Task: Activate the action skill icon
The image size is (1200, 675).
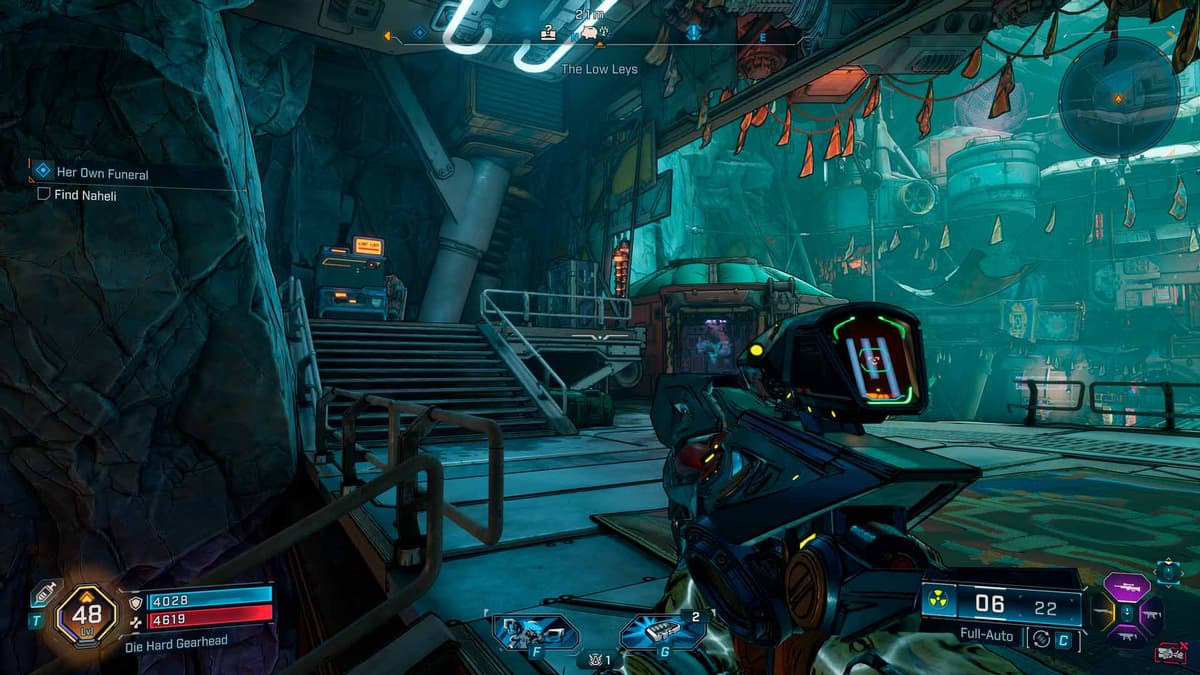Action: (x=535, y=632)
